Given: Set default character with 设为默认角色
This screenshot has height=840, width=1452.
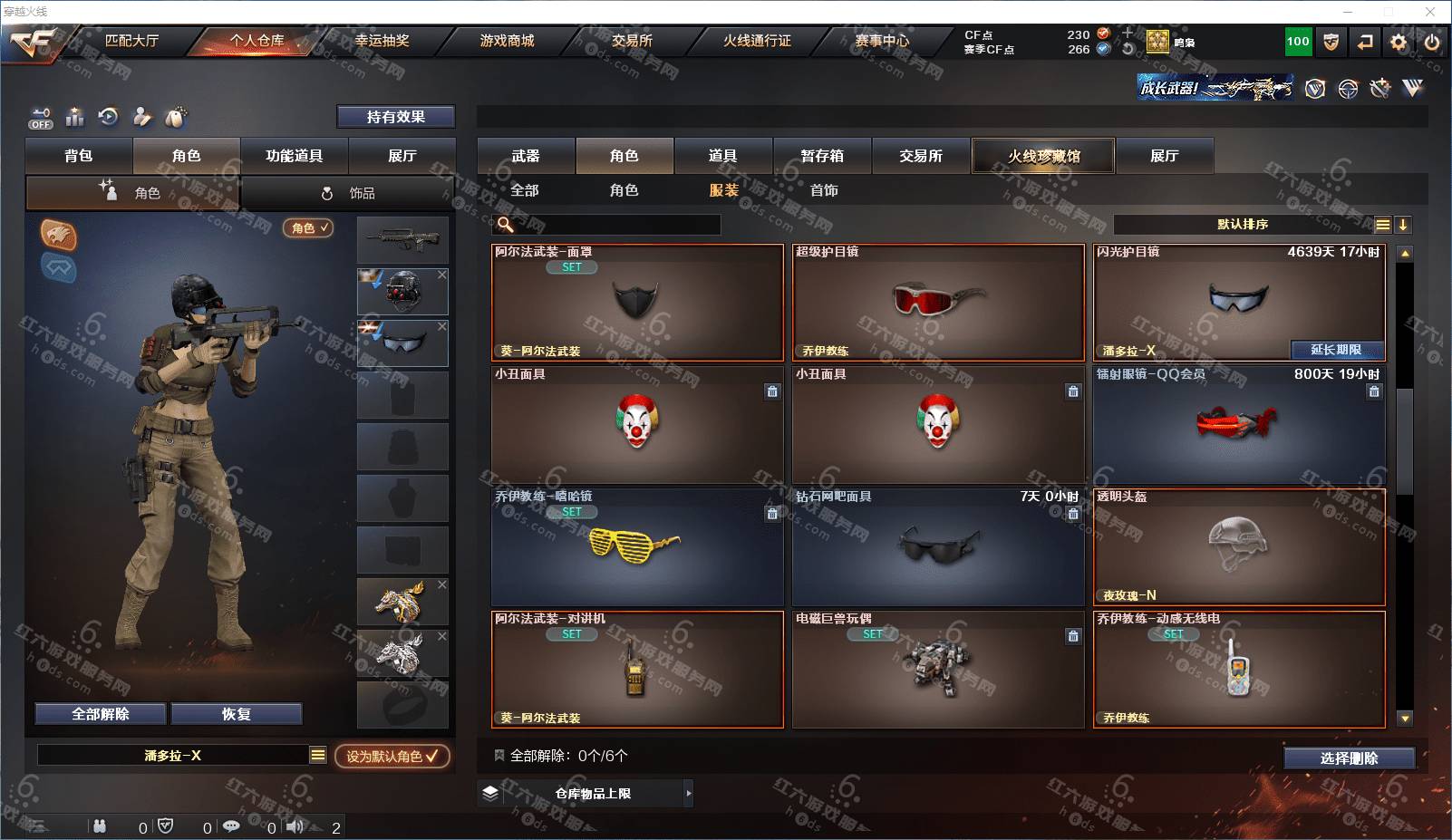Looking at the screenshot, I should 392,756.
